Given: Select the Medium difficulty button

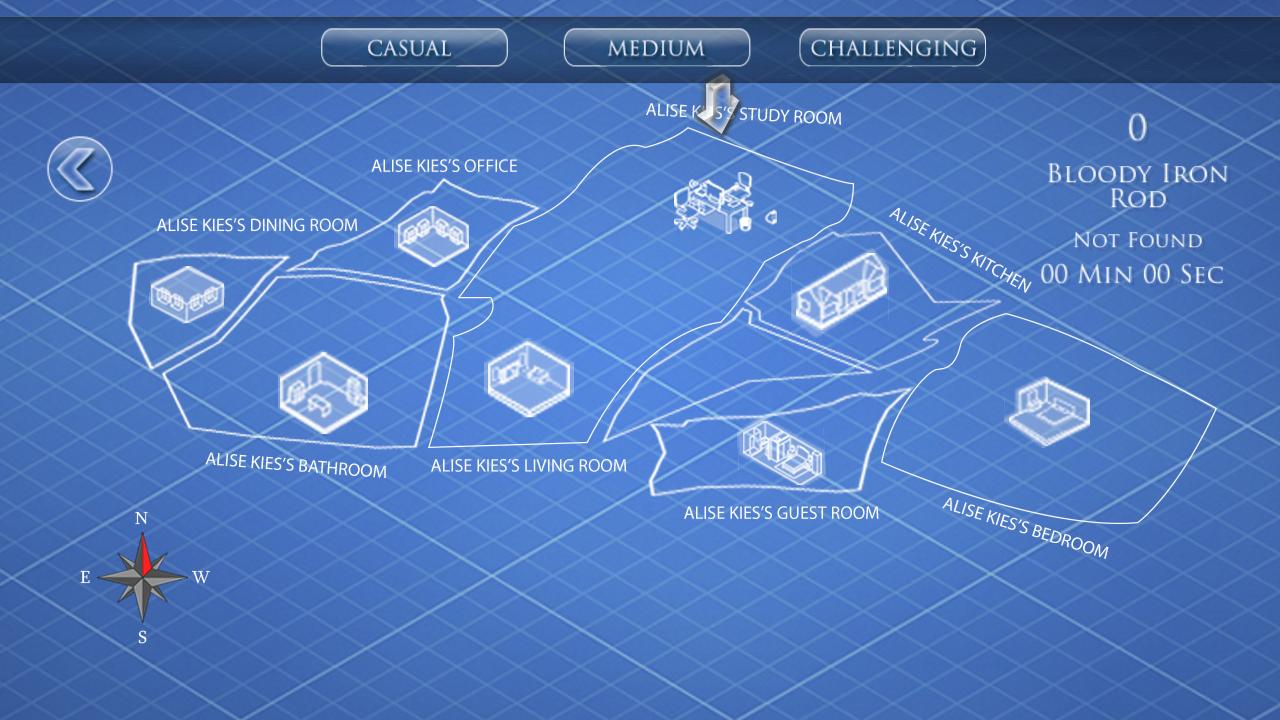Looking at the screenshot, I should (x=657, y=47).
